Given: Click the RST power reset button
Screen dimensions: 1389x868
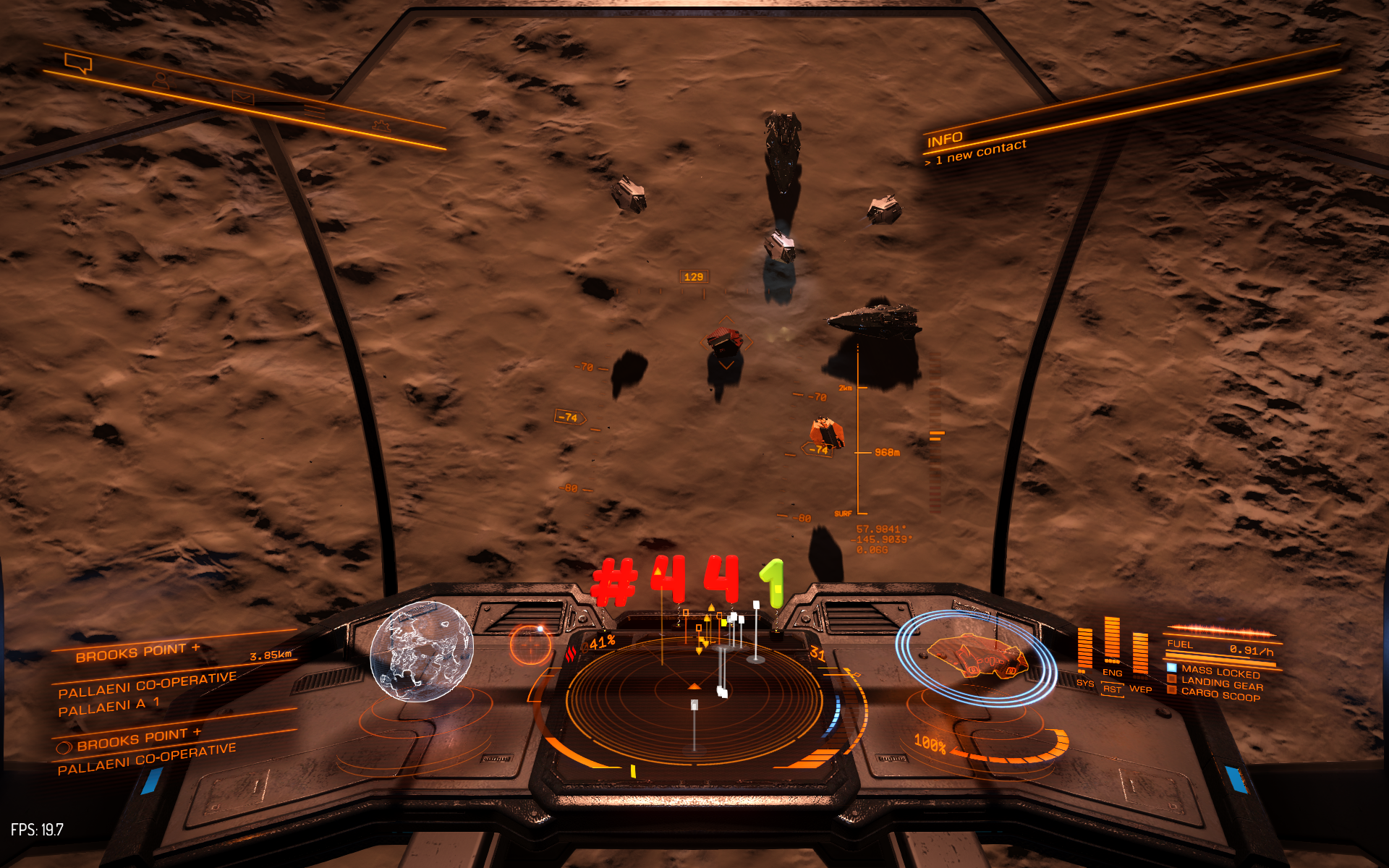Looking at the screenshot, I should click(1112, 689).
